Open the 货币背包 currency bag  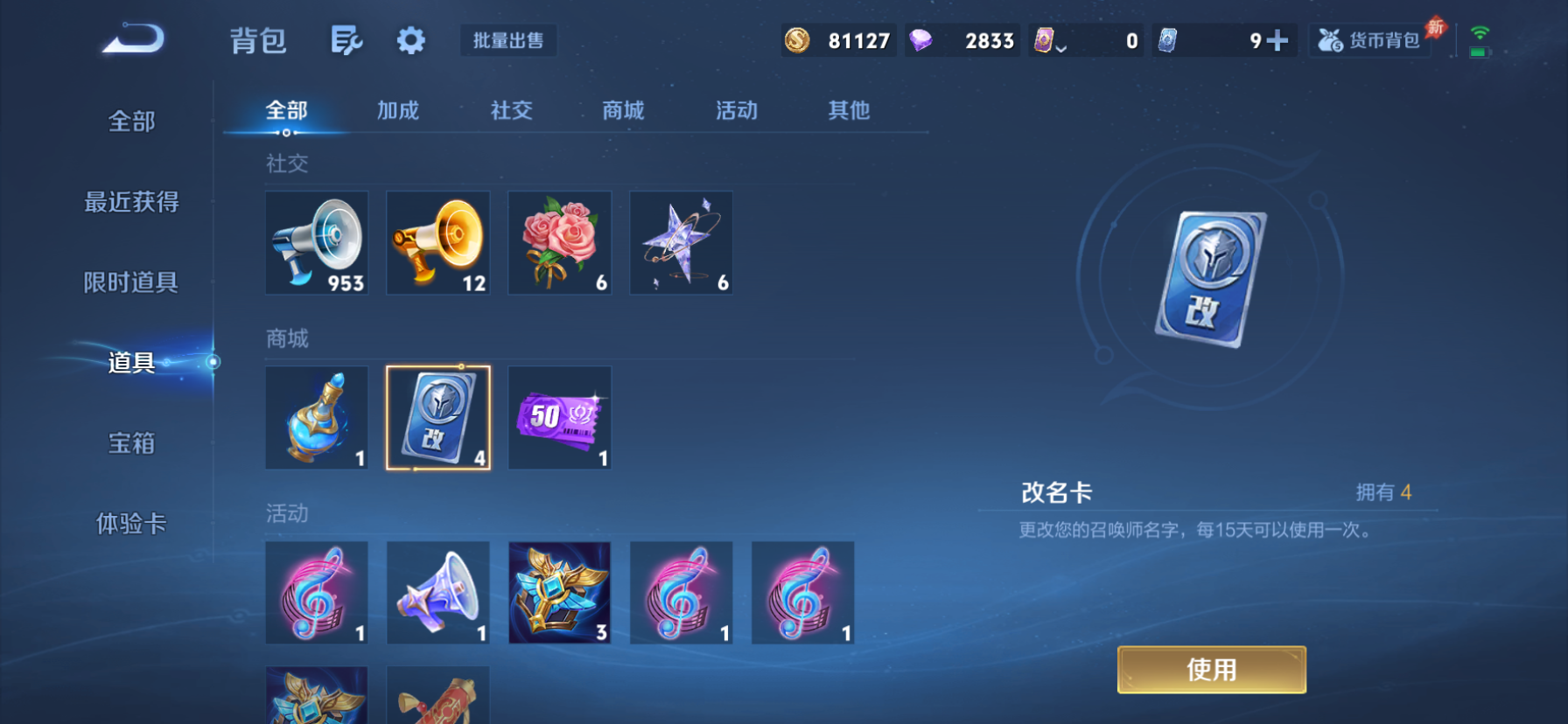[1368, 40]
